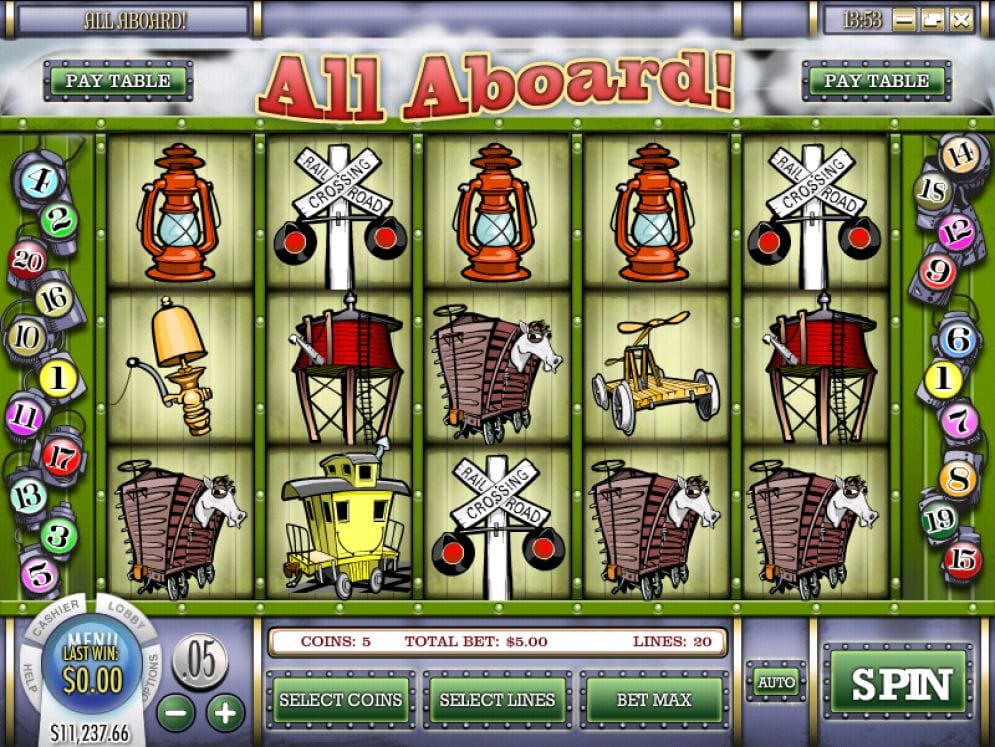Toggle the Auto spin button
995x747 pixels.
(776, 683)
